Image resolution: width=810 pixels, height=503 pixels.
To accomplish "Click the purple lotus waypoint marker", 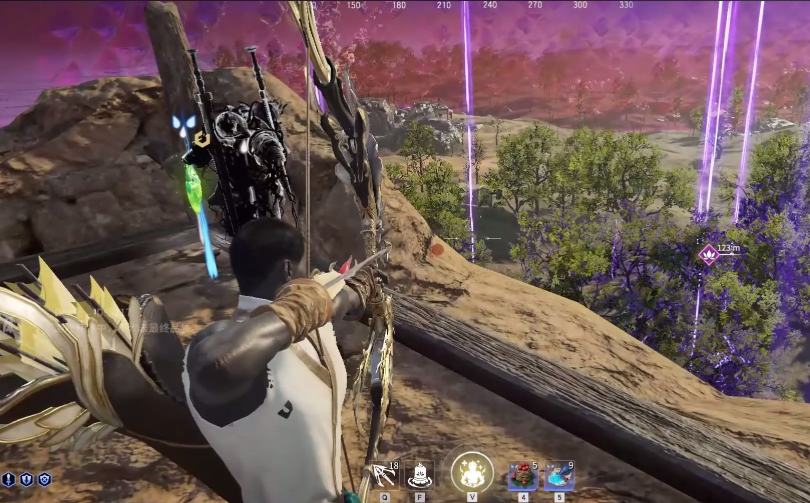I will tap(709, 253).
